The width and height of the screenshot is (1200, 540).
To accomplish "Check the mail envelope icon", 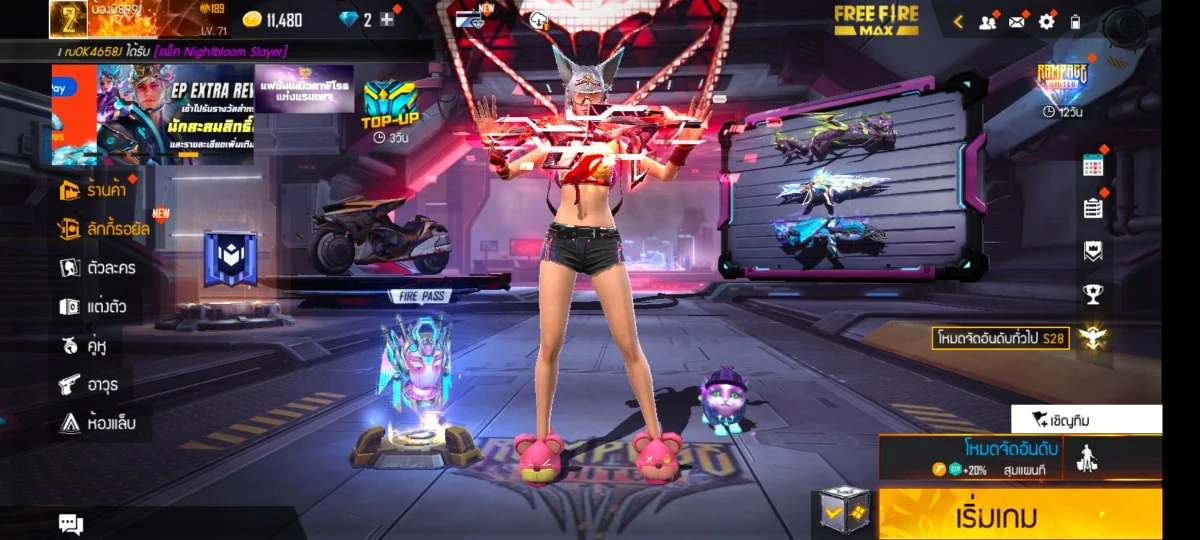I will (1018, 21).
